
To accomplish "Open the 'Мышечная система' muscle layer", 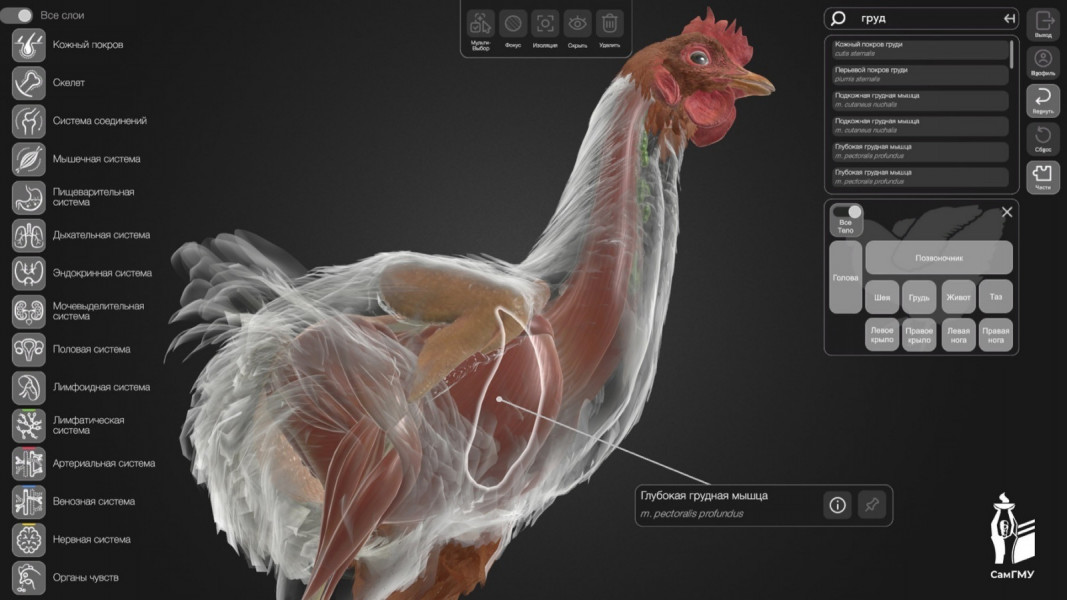I will 28,159.
